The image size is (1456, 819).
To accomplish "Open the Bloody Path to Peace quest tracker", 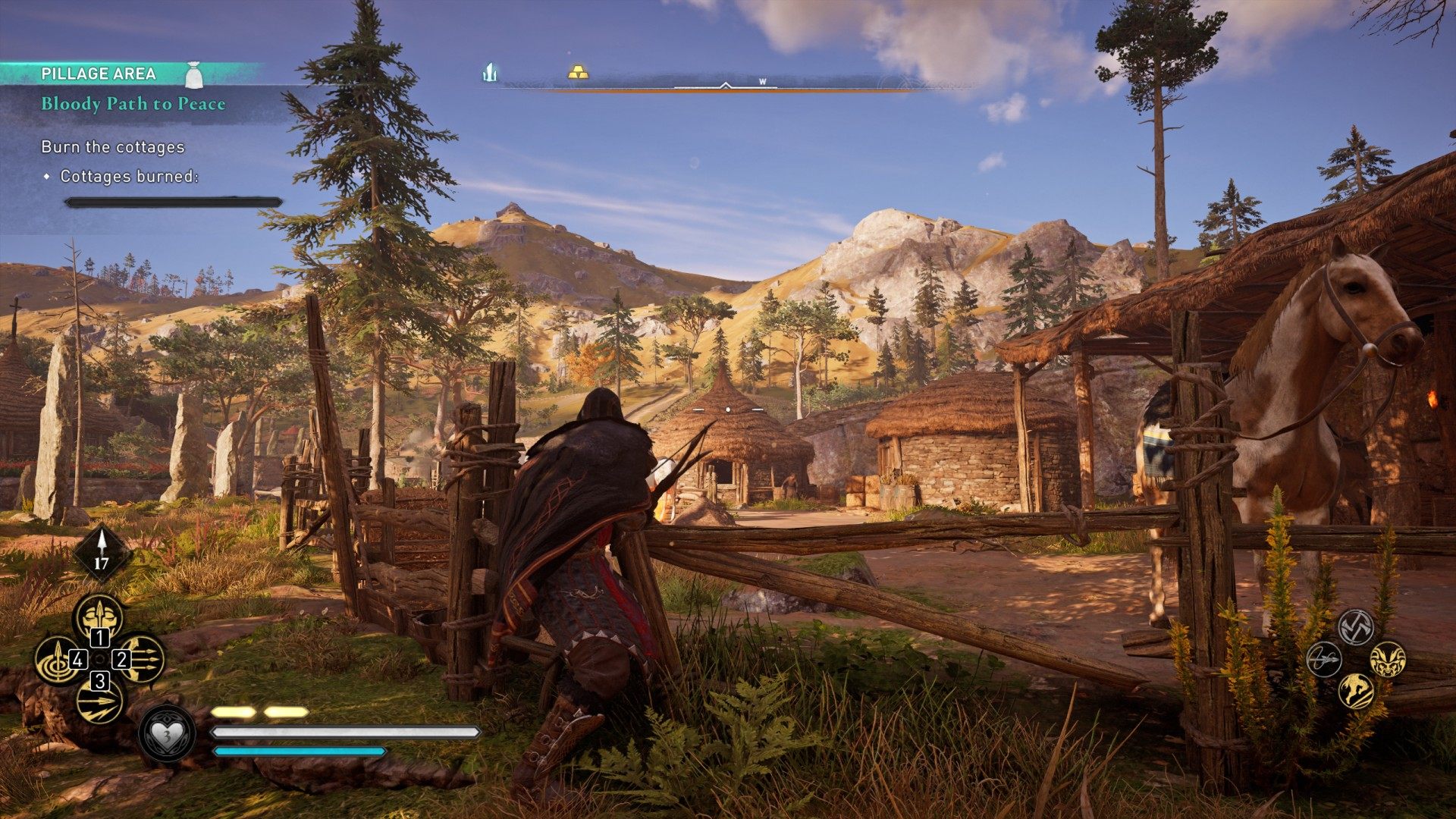I will coord(133,104).
